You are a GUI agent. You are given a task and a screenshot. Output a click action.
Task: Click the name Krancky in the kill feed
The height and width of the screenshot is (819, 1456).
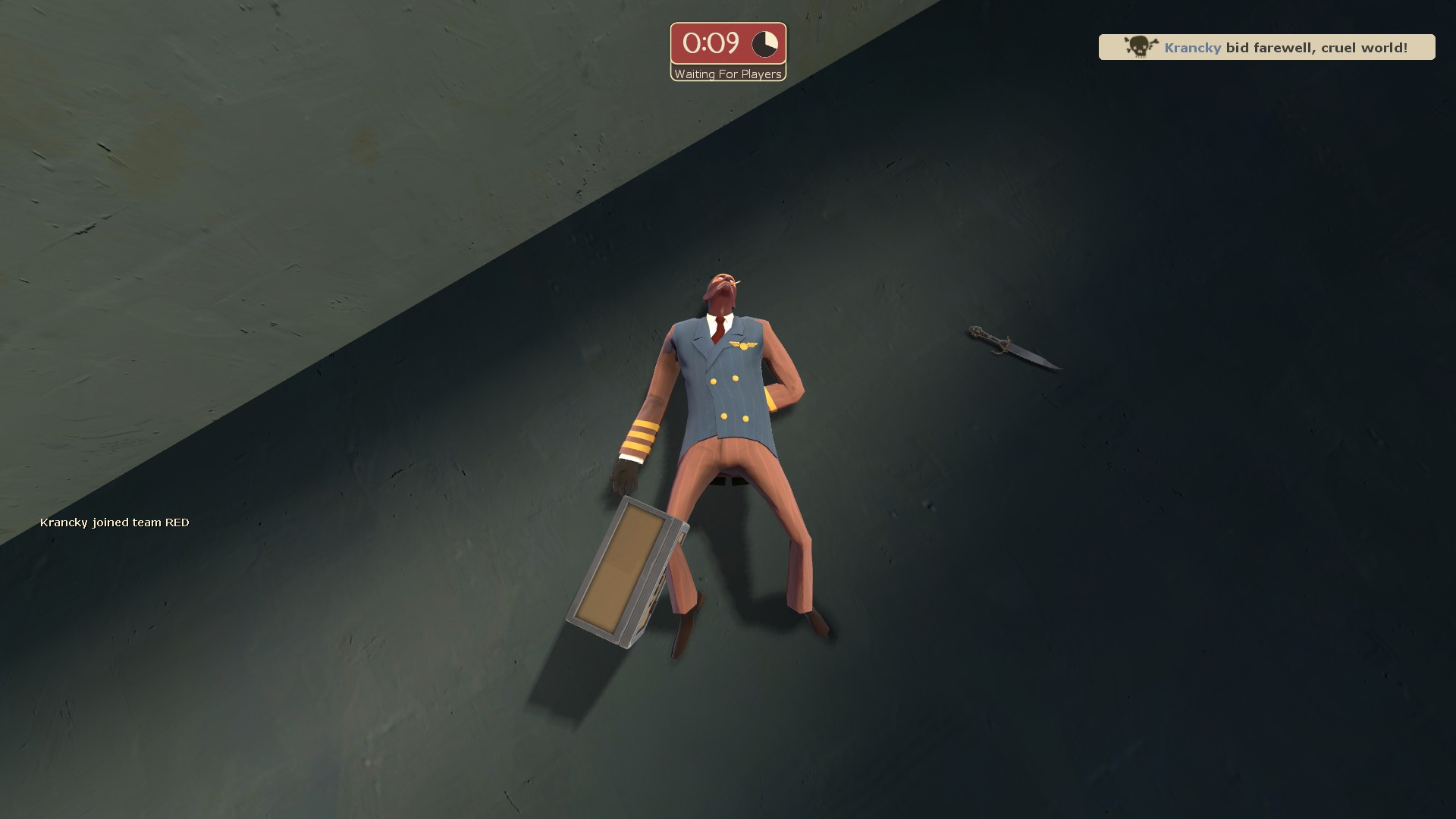click(x=1192, y=47)
